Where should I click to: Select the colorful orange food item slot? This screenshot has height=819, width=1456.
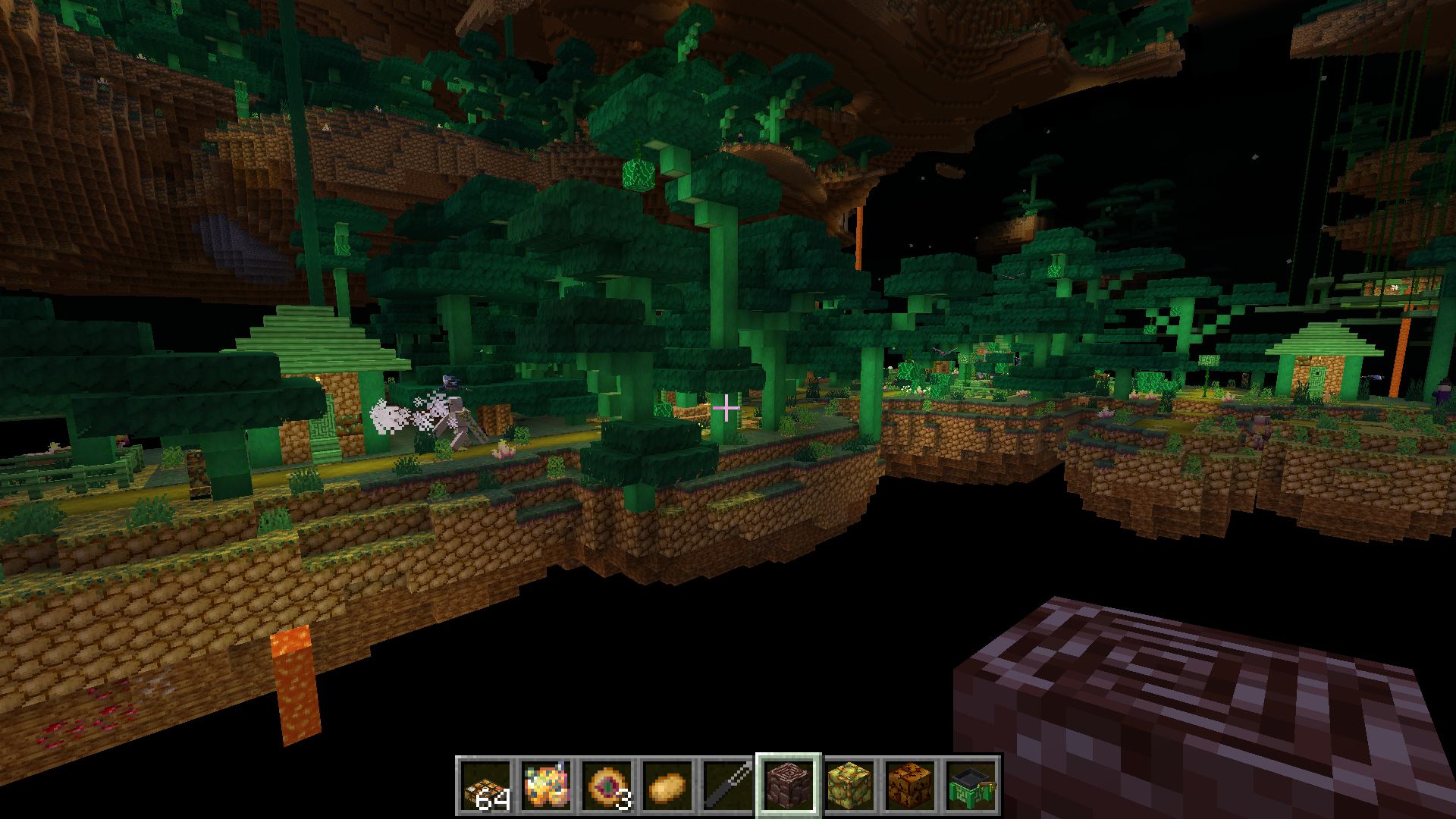(547, 785)
